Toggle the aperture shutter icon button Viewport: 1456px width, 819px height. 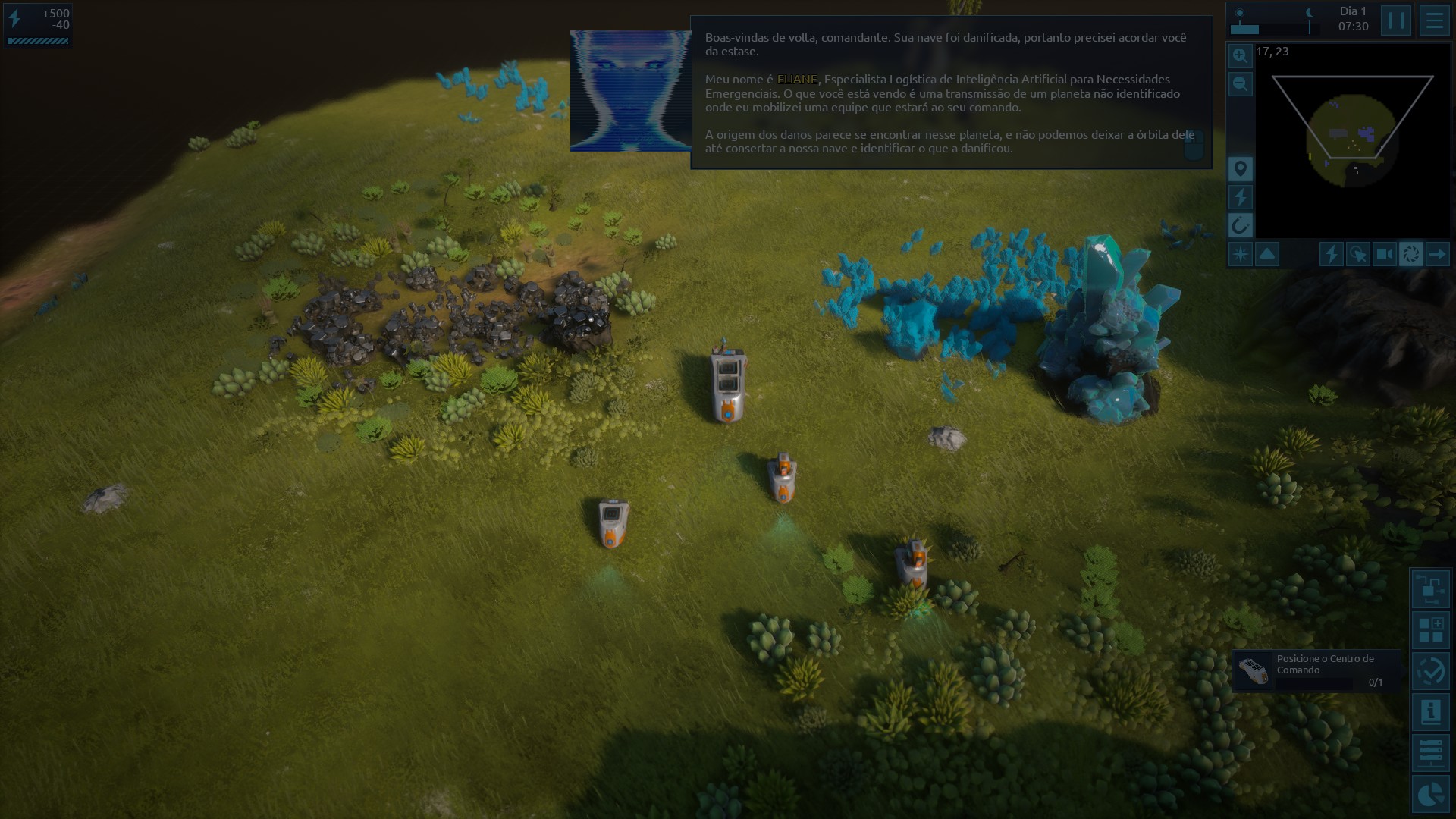point(1410,254)
